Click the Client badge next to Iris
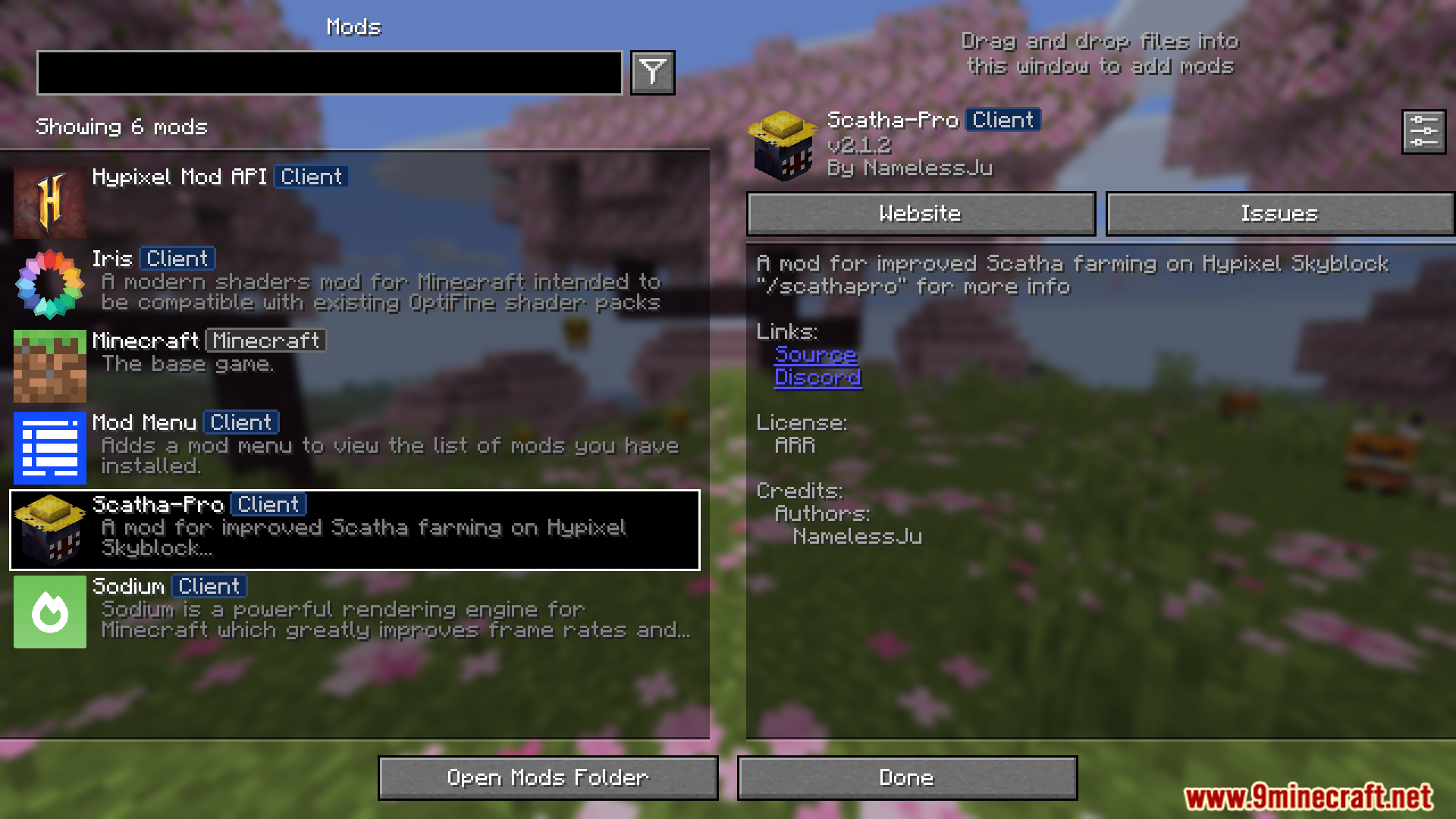 point(176,259)
